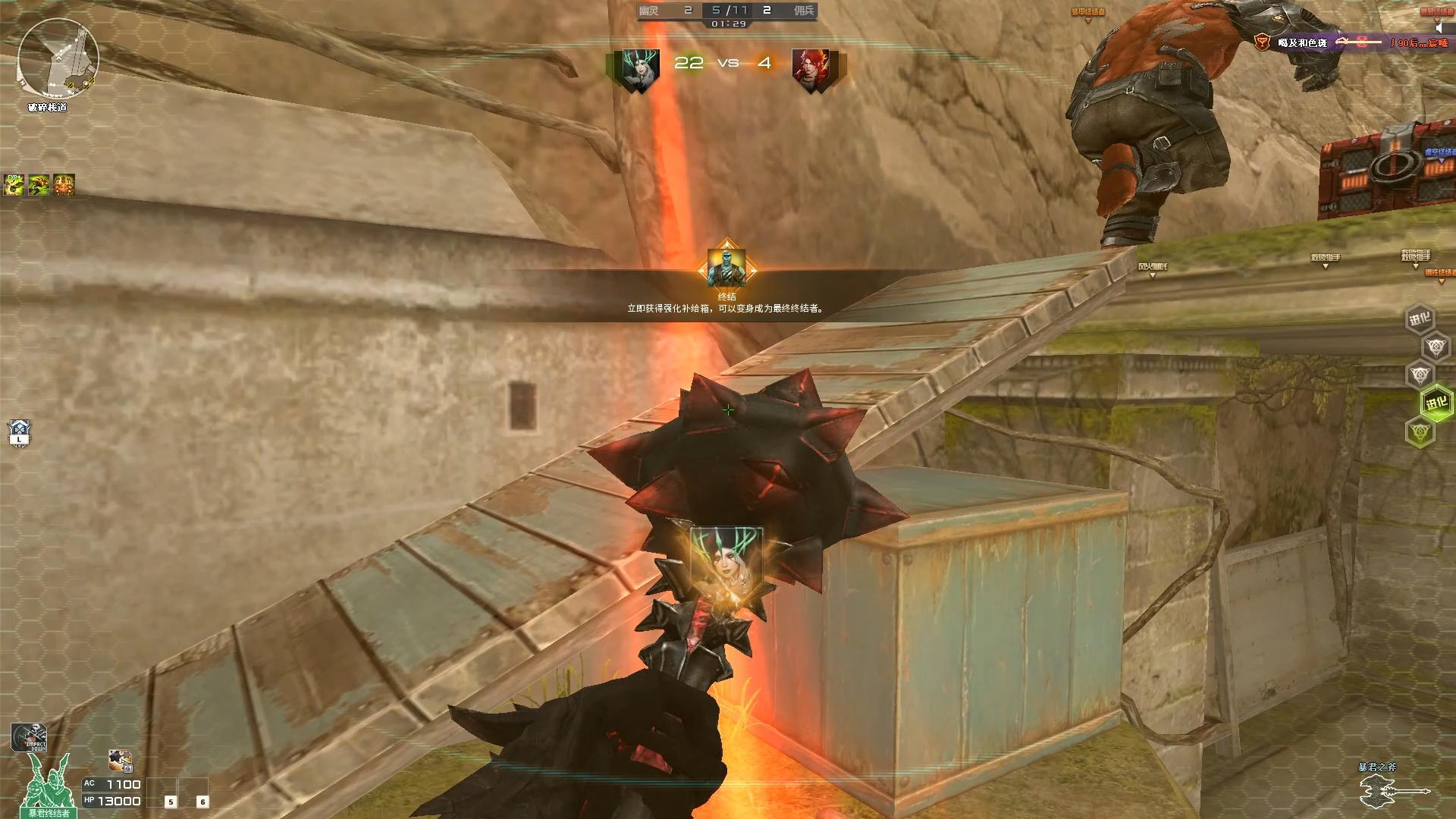Select the EXP boost buff icon

14,184
